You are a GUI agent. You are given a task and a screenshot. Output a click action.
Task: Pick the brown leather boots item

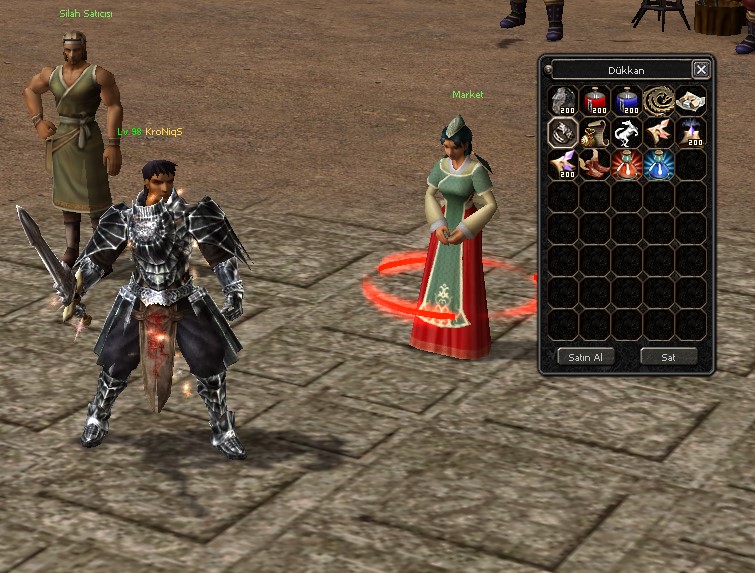pyautogui.click(x=595, y=164)
